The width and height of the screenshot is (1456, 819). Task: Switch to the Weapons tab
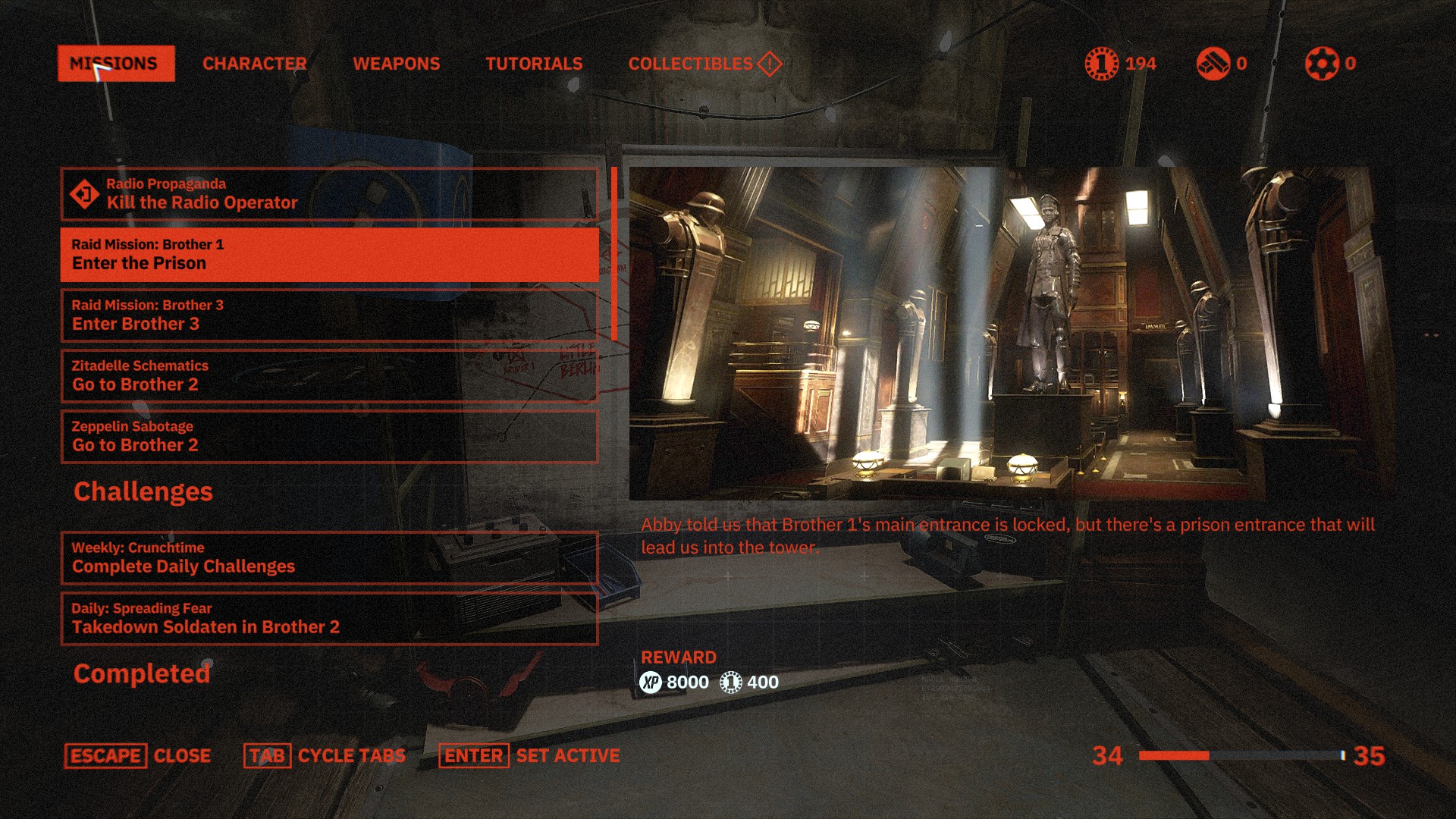[x=396, y=64]
